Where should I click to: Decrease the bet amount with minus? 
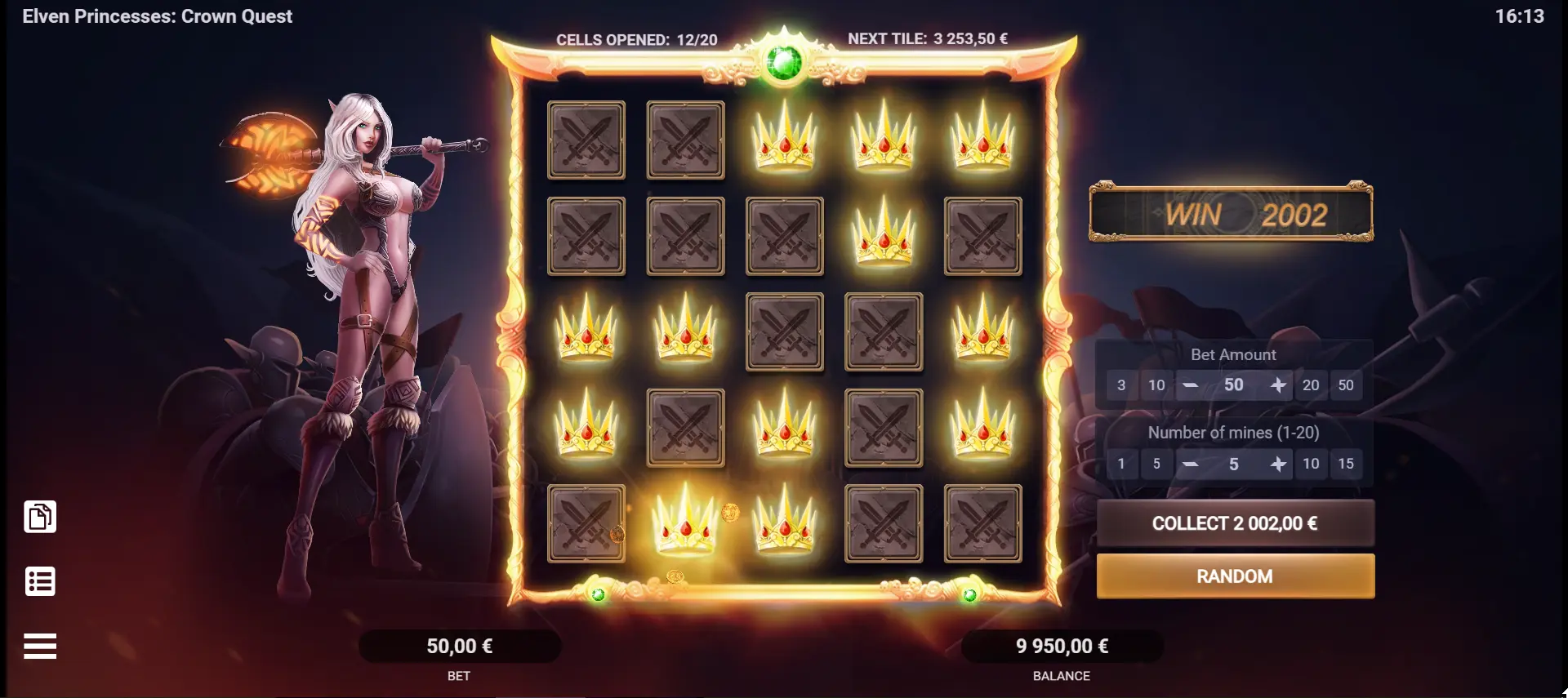click(x=1191, y=385)
